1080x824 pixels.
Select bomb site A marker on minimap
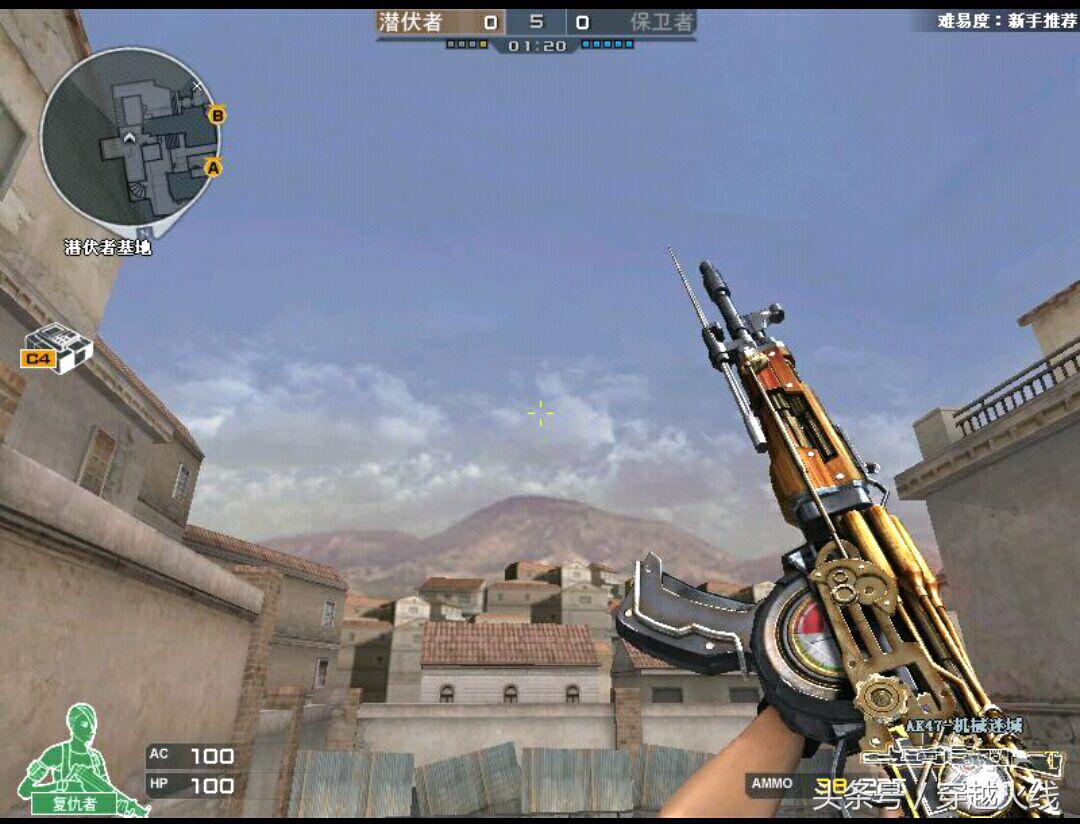coord(212,168)
